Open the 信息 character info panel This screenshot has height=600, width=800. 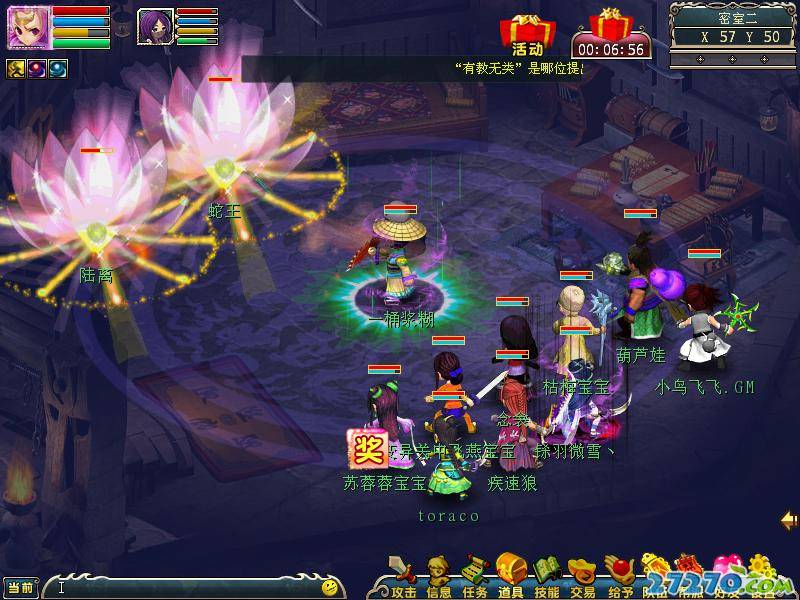[439, 574]
